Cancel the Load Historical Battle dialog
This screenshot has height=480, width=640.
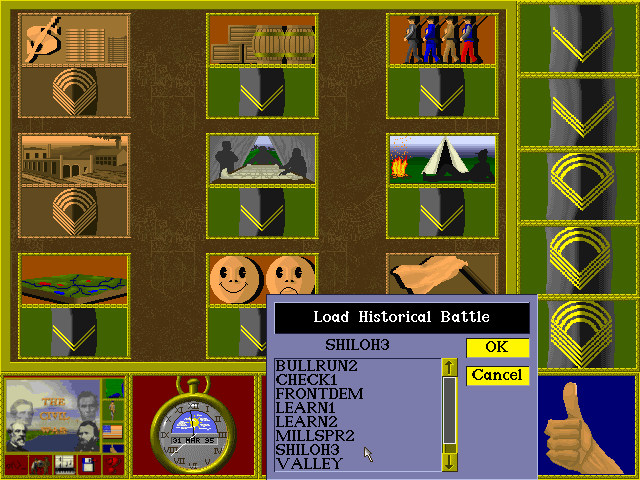pos(497,375)
